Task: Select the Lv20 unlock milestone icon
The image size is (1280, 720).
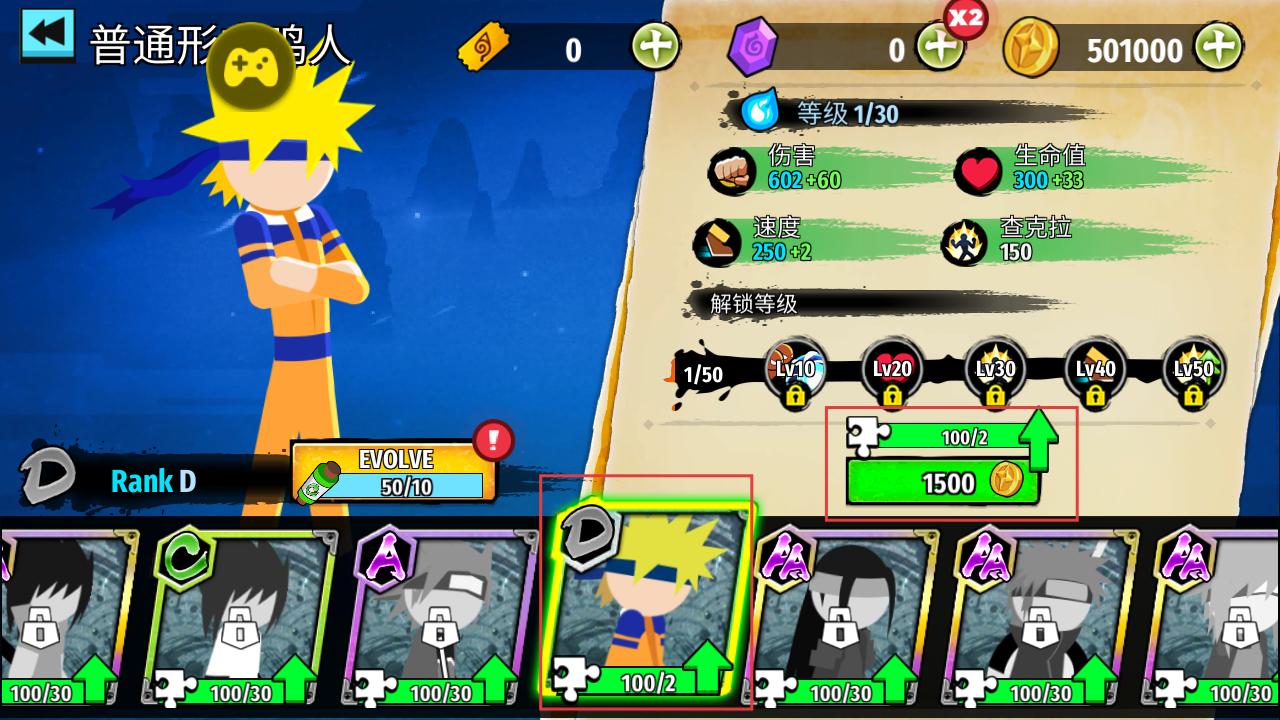Action: point(892,372)
